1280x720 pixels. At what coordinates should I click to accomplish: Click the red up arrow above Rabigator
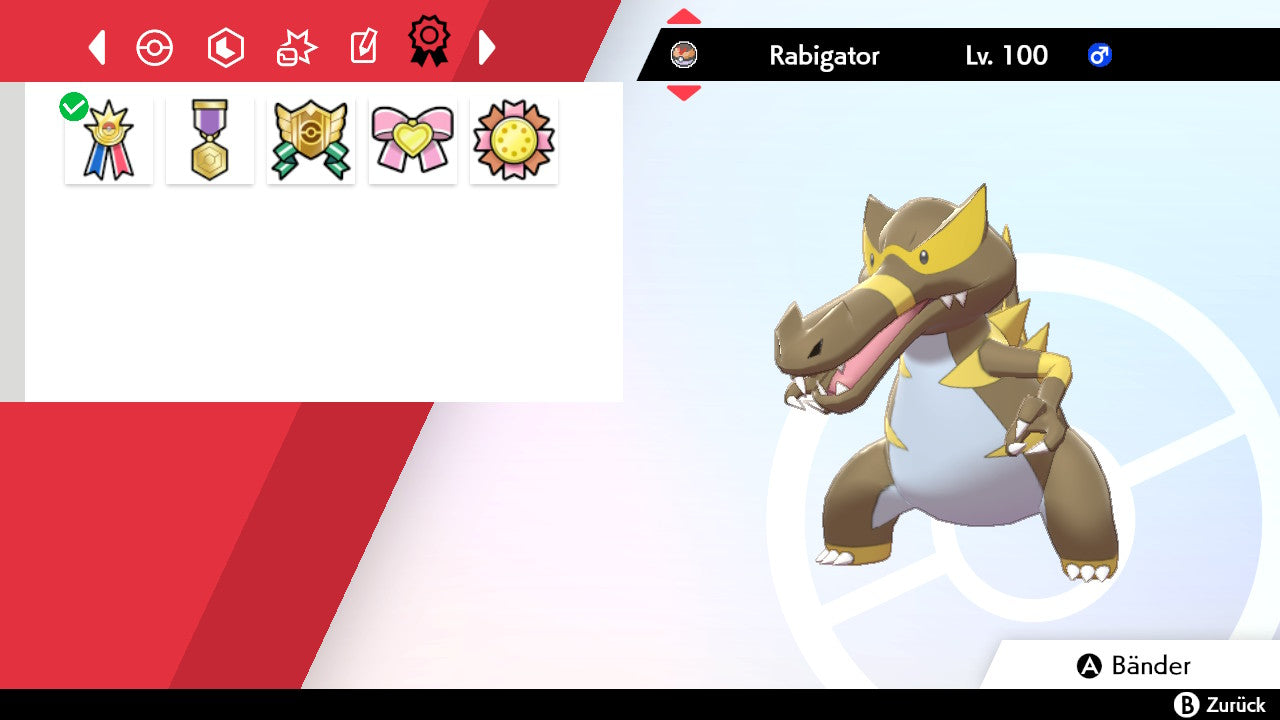[684, 17]
